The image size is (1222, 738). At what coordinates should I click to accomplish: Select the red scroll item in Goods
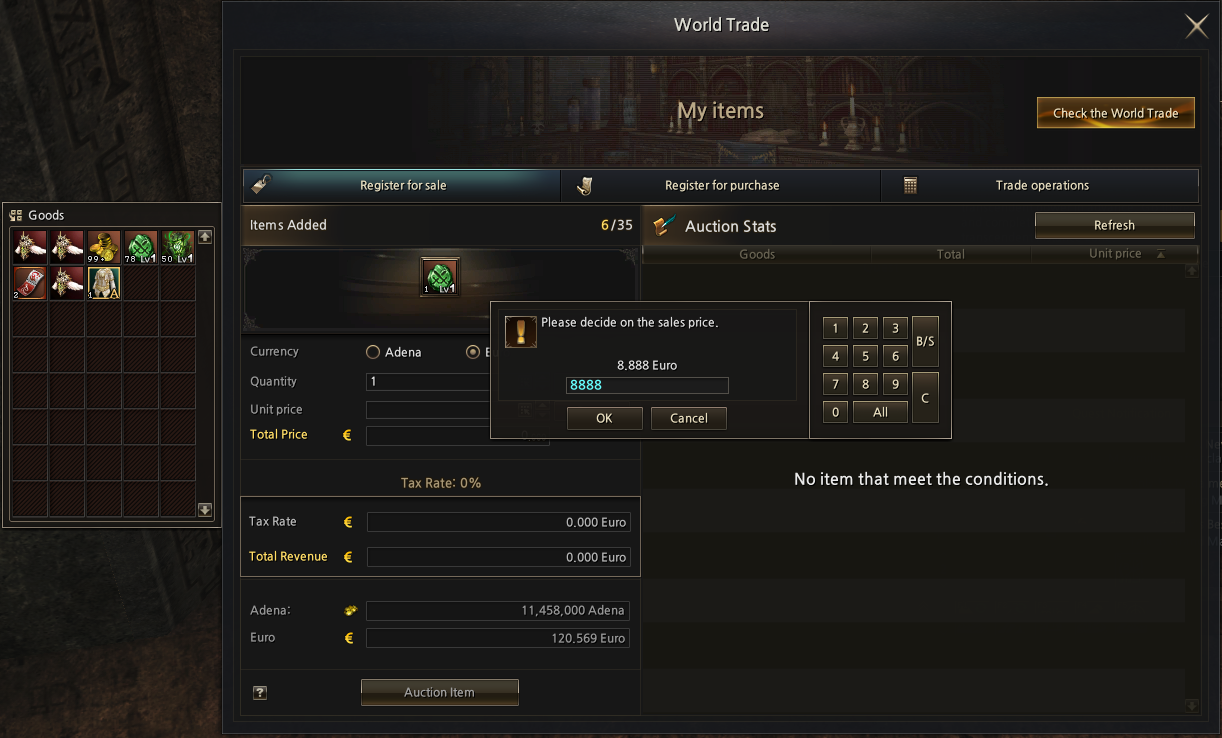[30, 283]
